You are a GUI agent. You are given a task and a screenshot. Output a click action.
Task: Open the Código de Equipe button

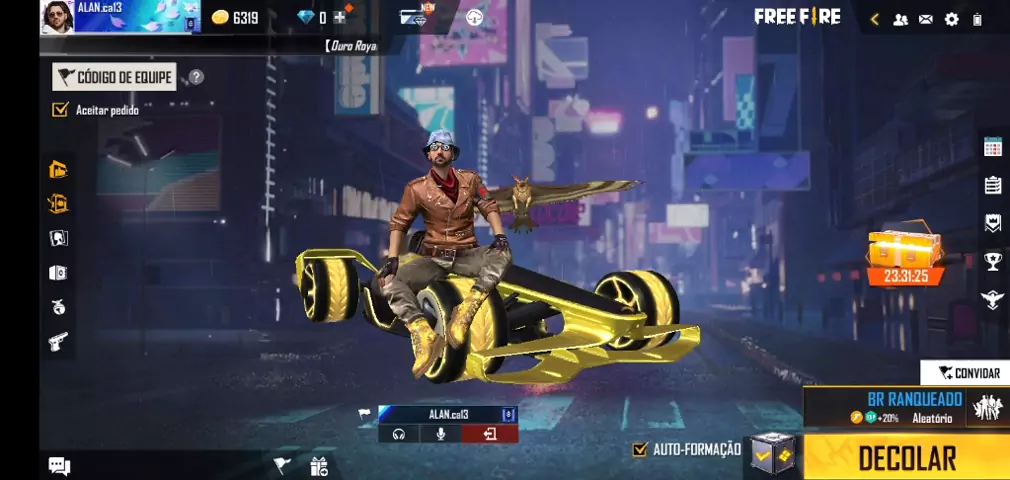(x=114, y=77)
